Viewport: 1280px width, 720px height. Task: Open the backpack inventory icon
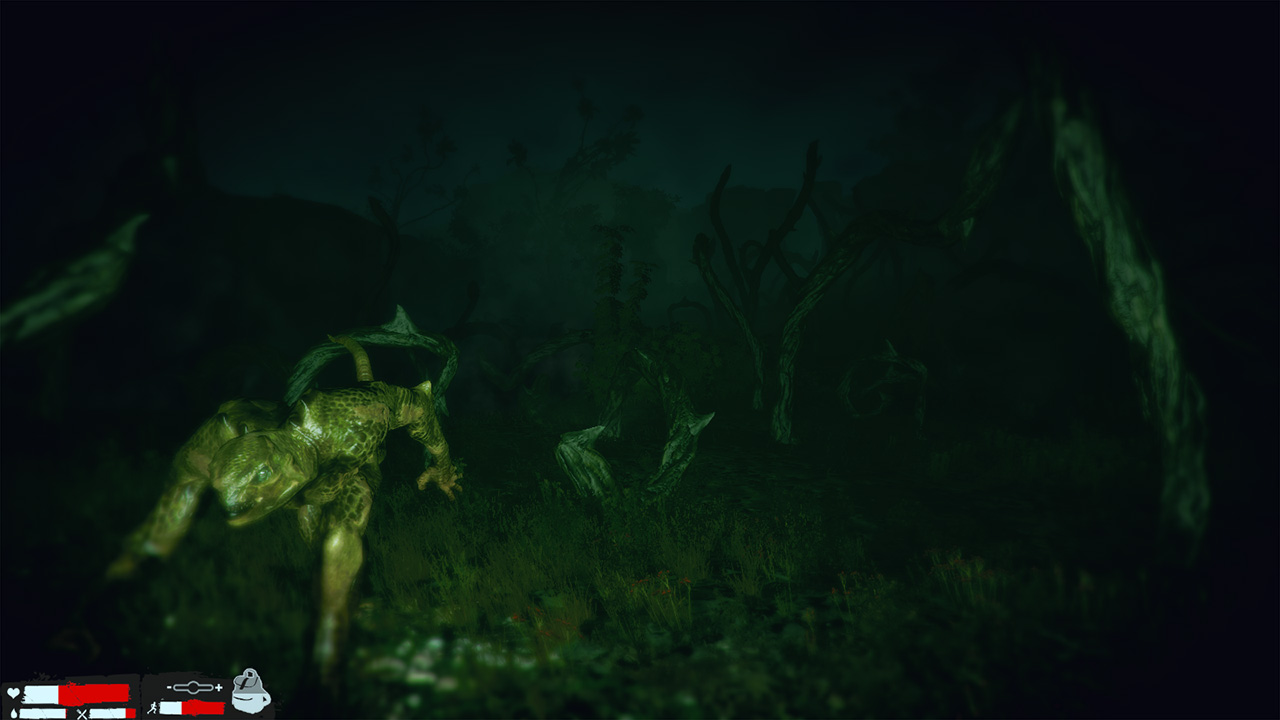coord(250,692)
